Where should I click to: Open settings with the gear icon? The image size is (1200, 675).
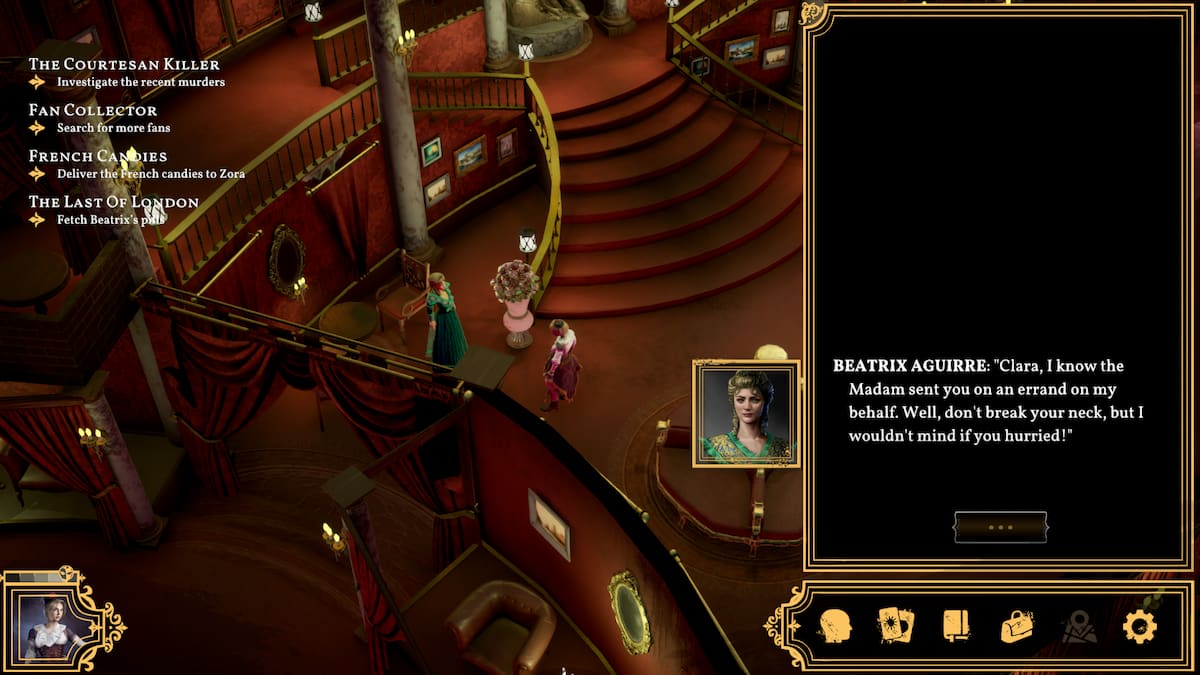click(1139, 626)
